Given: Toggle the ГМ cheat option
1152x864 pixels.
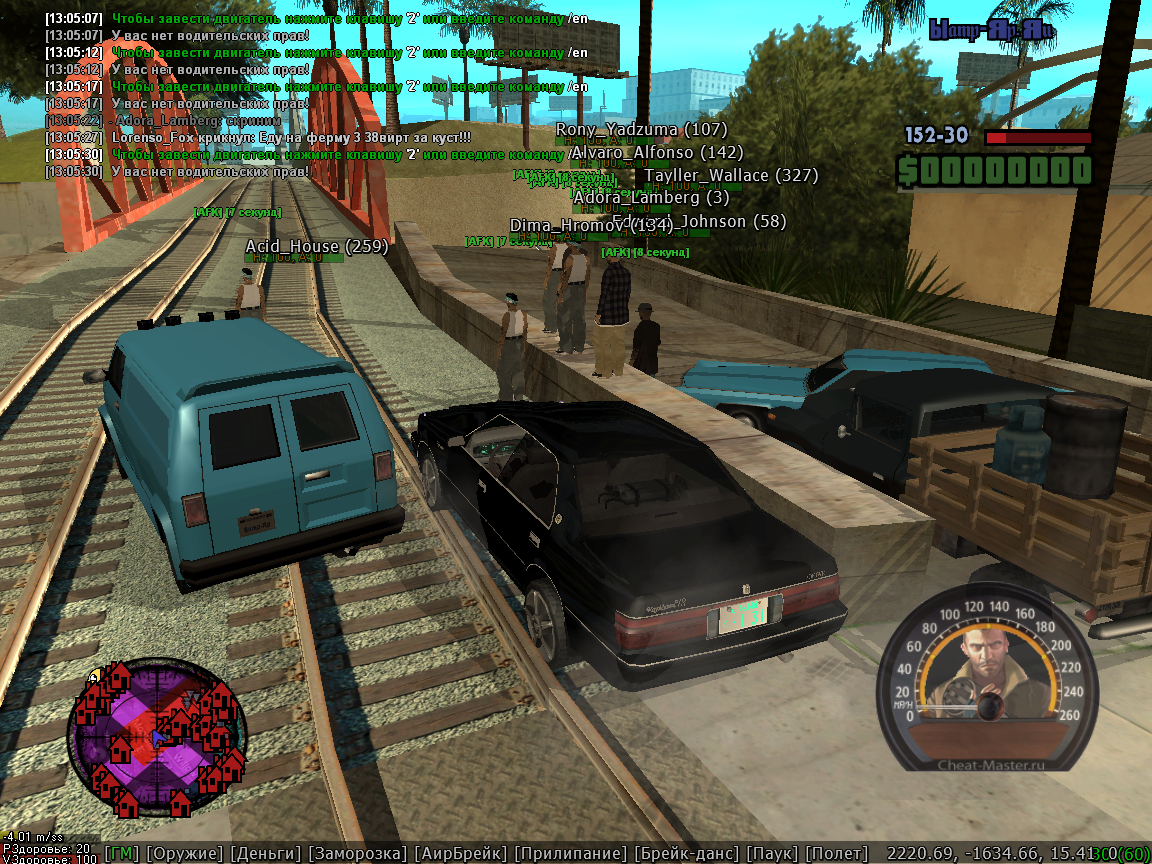Looking at the screenshot, I should point(122,853).
